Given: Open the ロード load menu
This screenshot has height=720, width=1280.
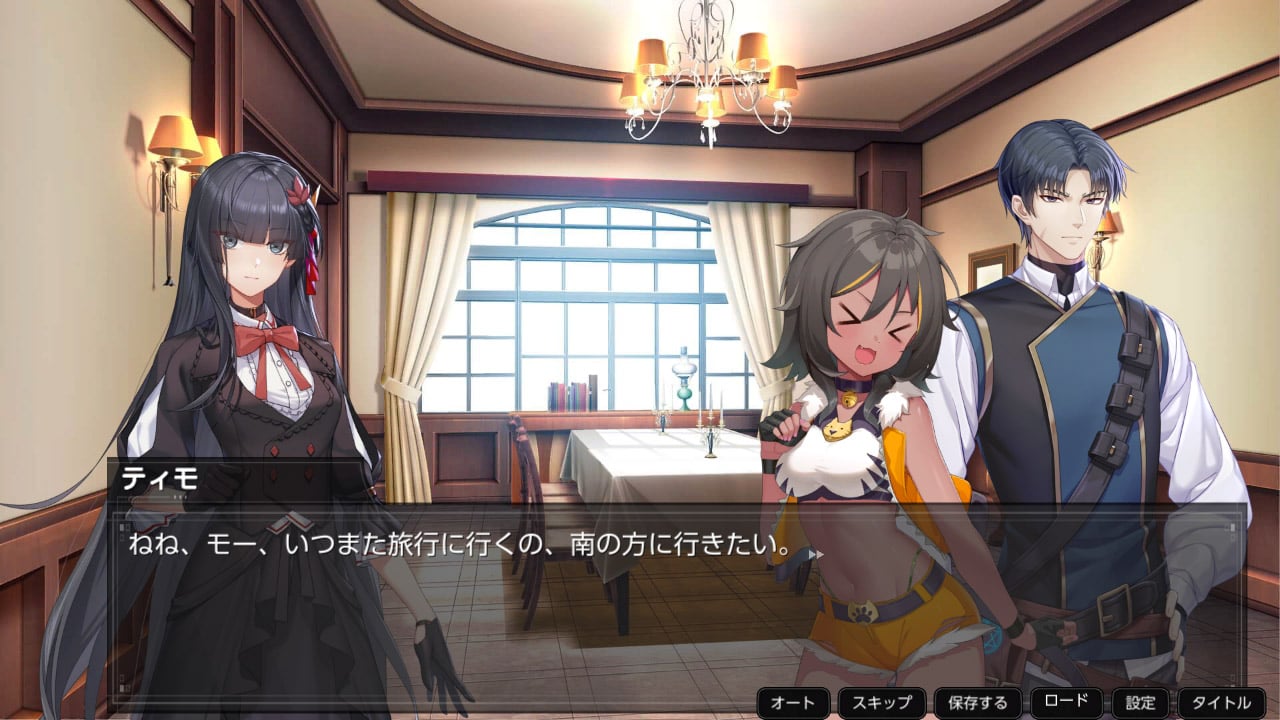Looking at the screenshot, I should tap(1066, 702).
